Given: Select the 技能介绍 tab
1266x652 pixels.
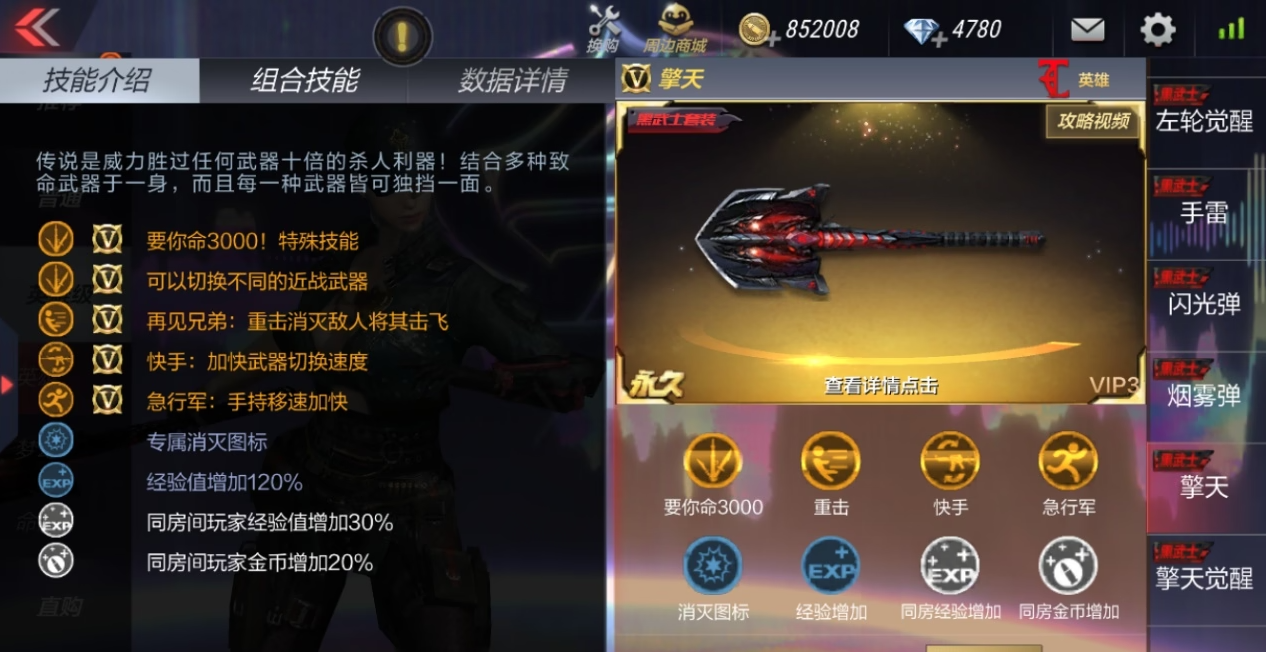Looking at the screenshot, I should [96, 81].
